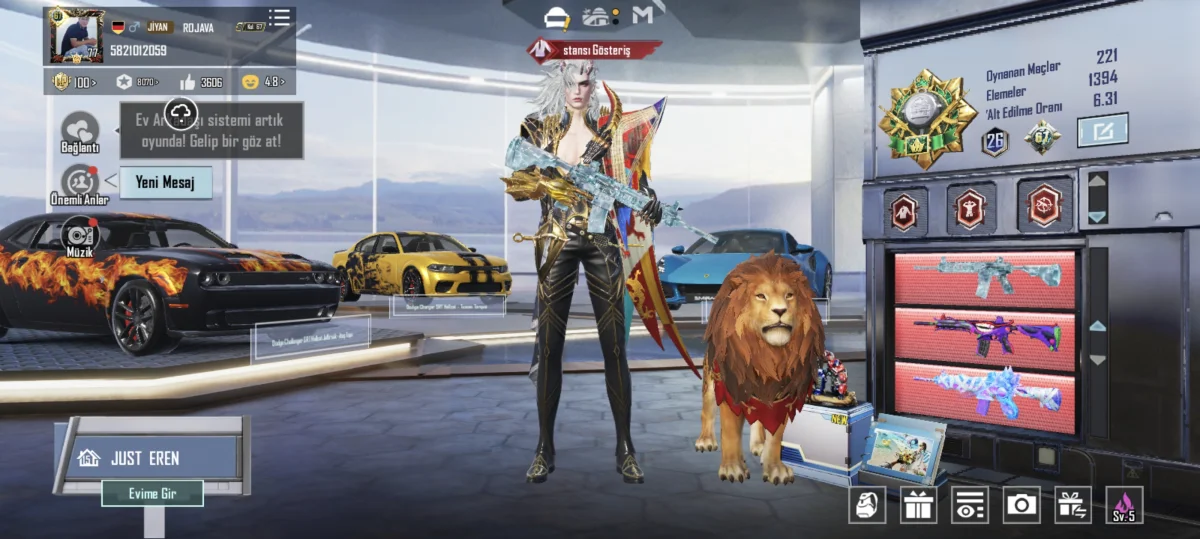Open the gift box icon
The height and width of the screenshot is (539, 1200).
click(x=918, y=505)
